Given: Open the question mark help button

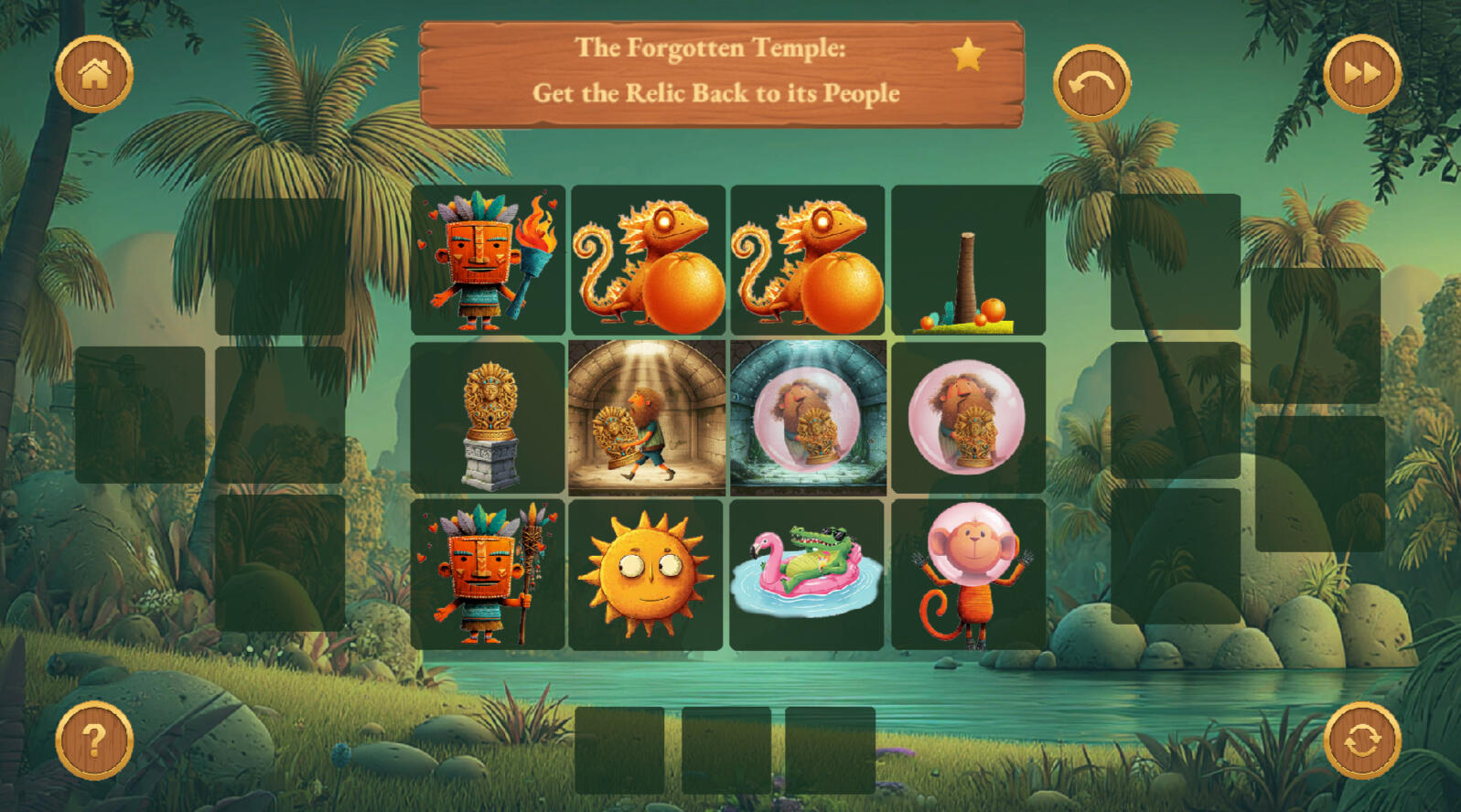Looking at the screenshot, I should pyautogui.click(x=94, y=740).
